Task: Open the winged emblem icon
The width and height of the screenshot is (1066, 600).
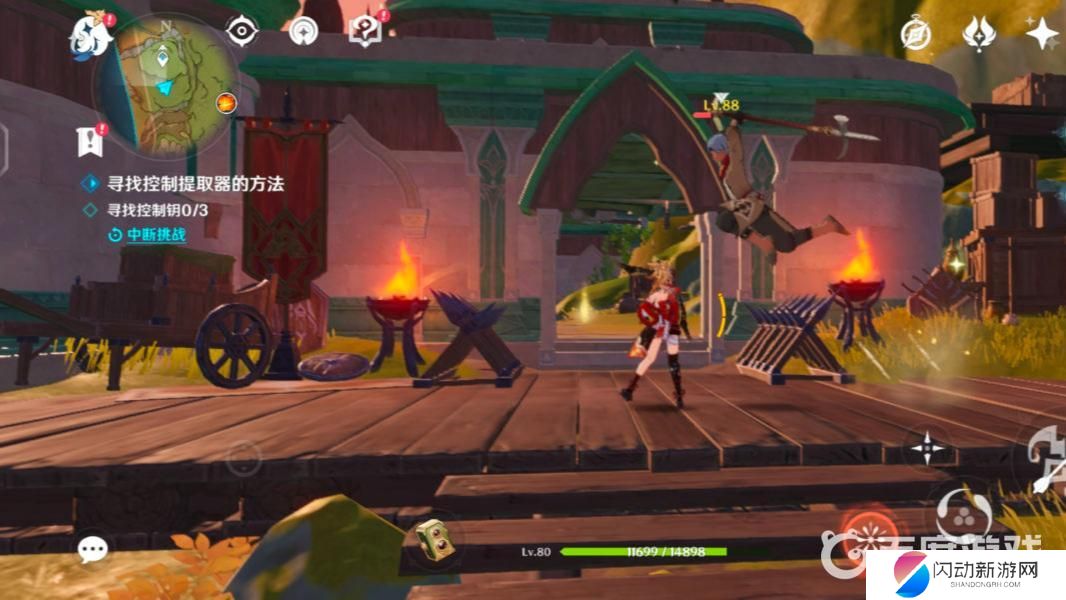Action: (979, 35)
